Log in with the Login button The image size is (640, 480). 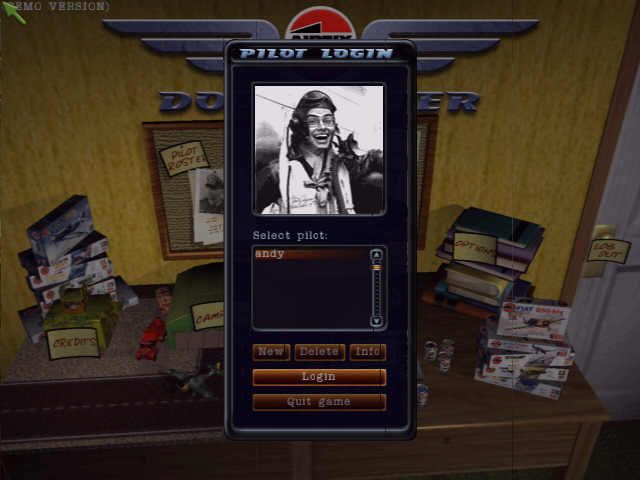click(x=319, y=377)
